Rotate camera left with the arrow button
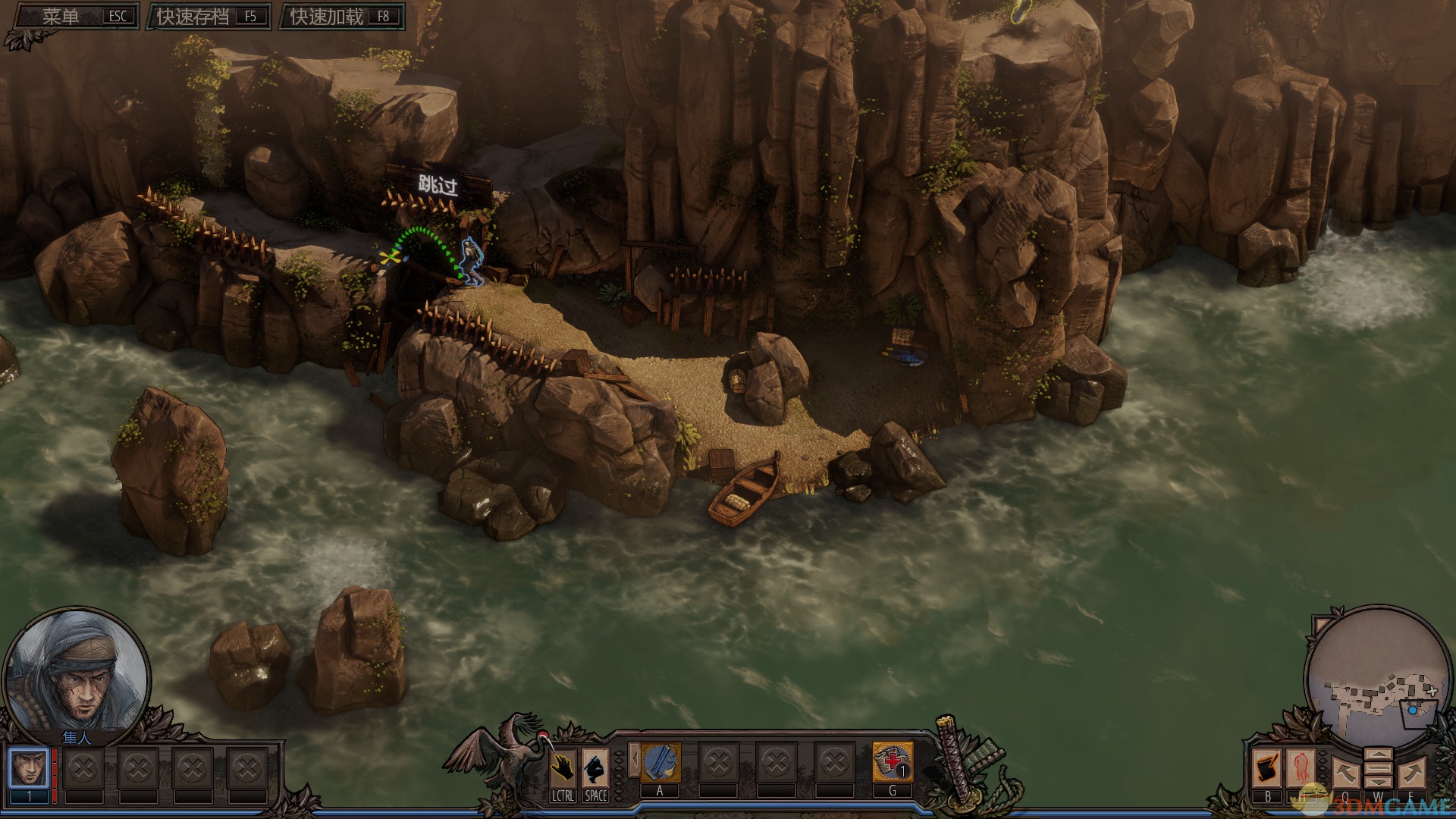 (1345, 773)
